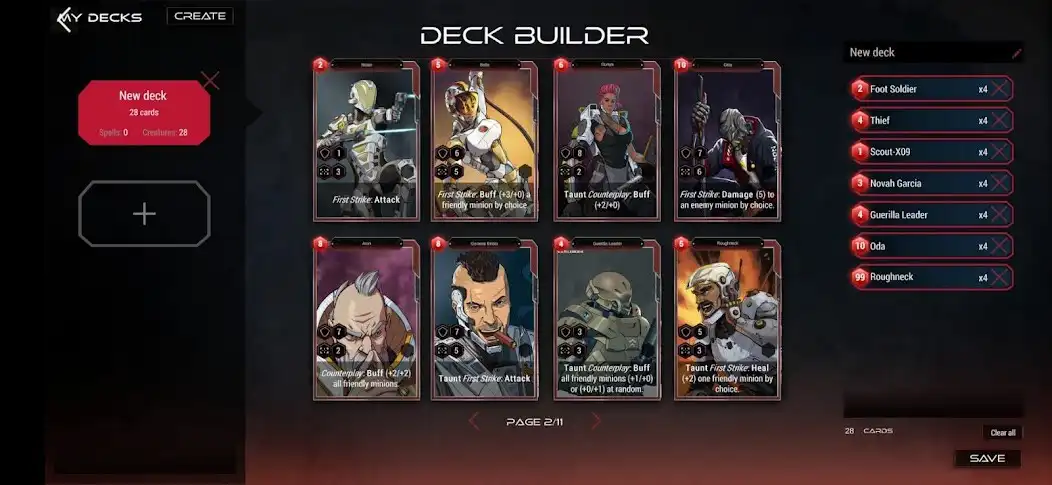Add a new deck slot with plus
Viewport: 1052px width, 485px height.
[x=144, y=214]
